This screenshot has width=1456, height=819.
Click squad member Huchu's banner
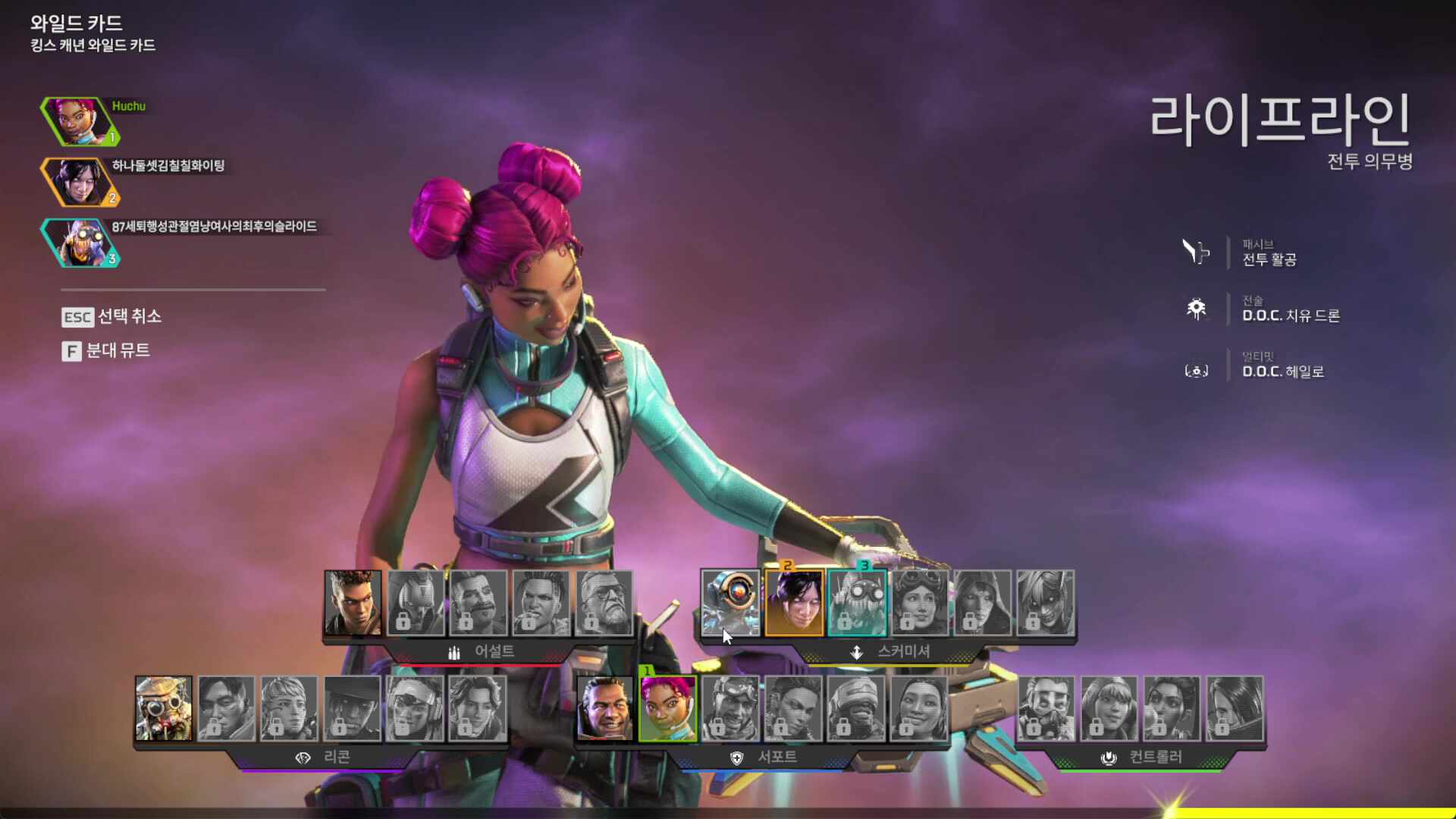point(80,121)
